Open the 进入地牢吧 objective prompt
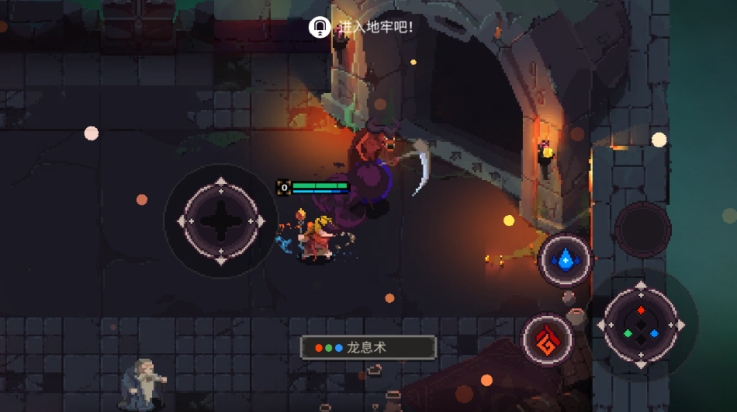 point(364,27)
